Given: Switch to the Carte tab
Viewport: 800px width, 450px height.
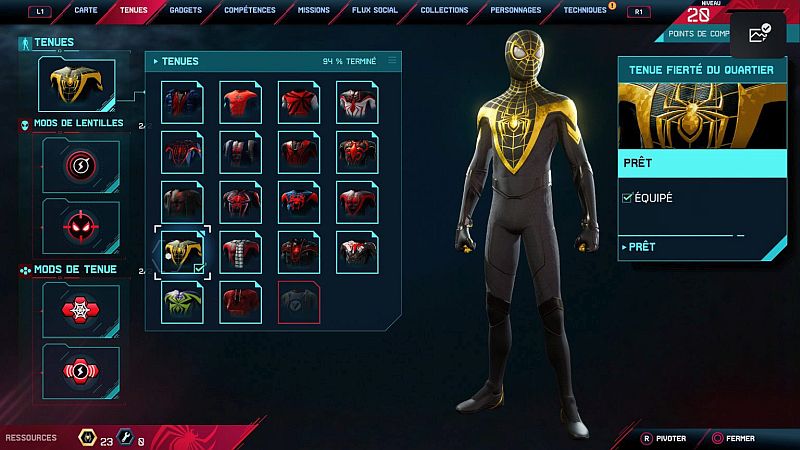Looking at the screenshot, I should tap(85, 10).
